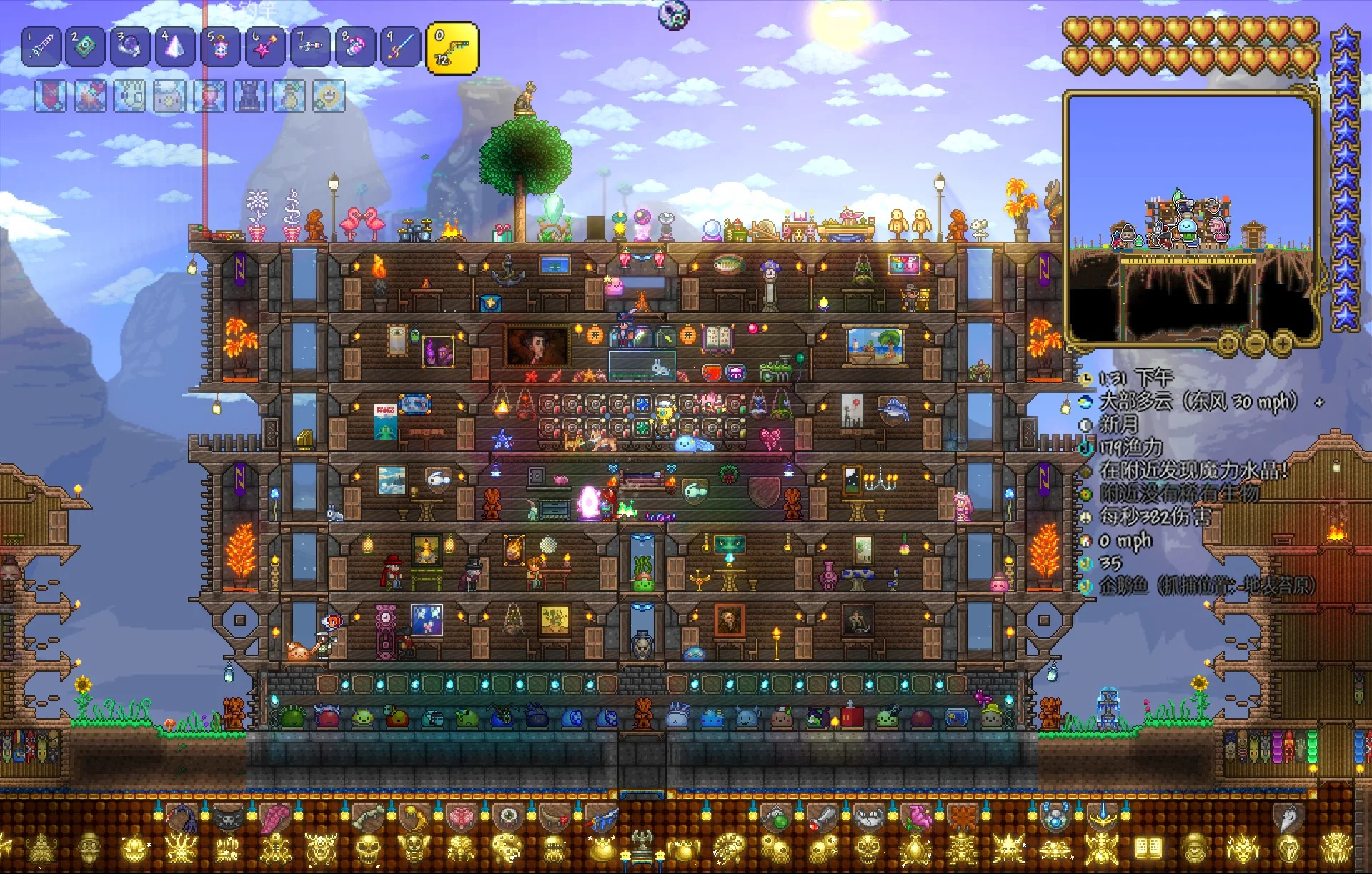Viewport: 1372px width, 874px height.
Task: Select the teal spell book in slot 2
Action: tap(86, 47)
